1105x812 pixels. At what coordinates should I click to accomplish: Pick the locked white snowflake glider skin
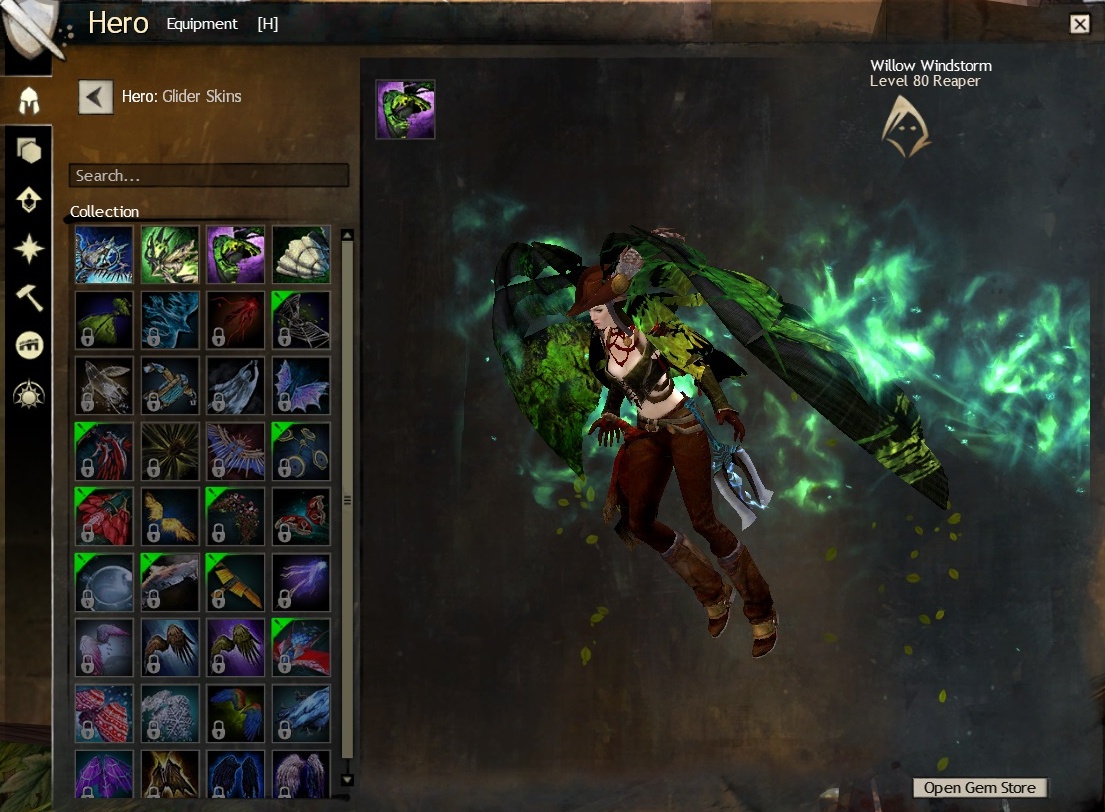(x=170, y=713)
